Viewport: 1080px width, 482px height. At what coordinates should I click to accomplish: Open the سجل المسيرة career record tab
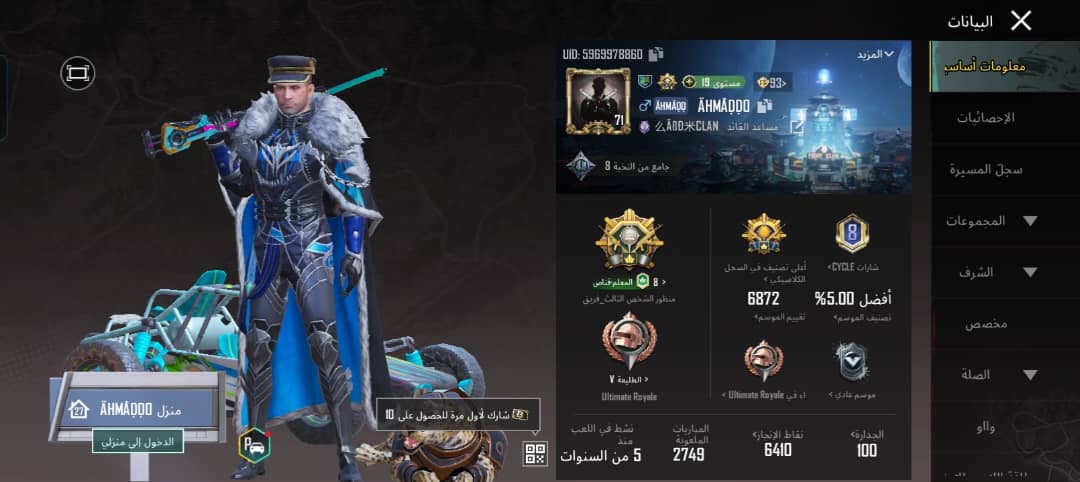pyautogui.click(x=986, y=170)
